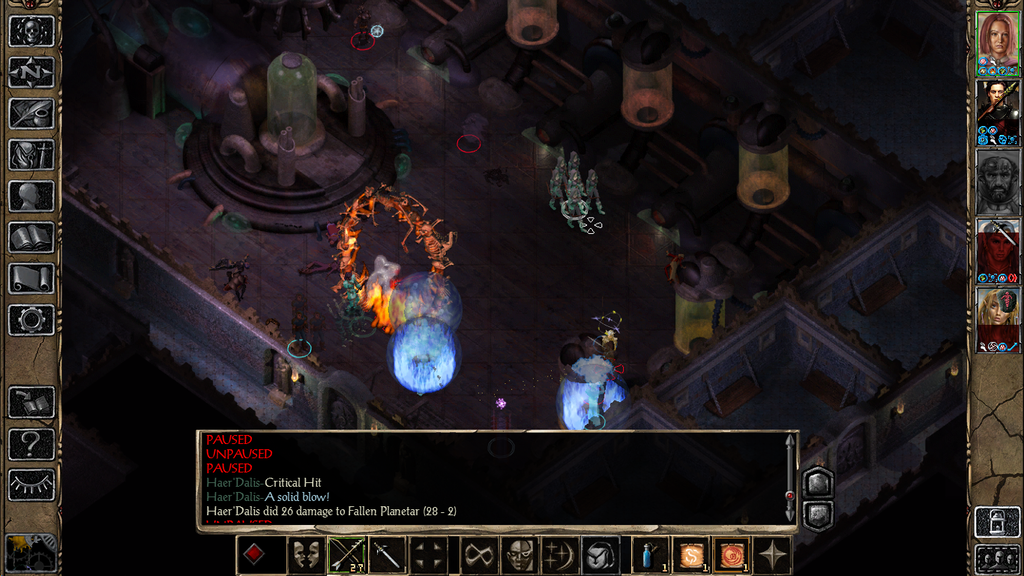Equip the sword weapon slot
This screenshot has height=576, width=1024.
[387, 554]
